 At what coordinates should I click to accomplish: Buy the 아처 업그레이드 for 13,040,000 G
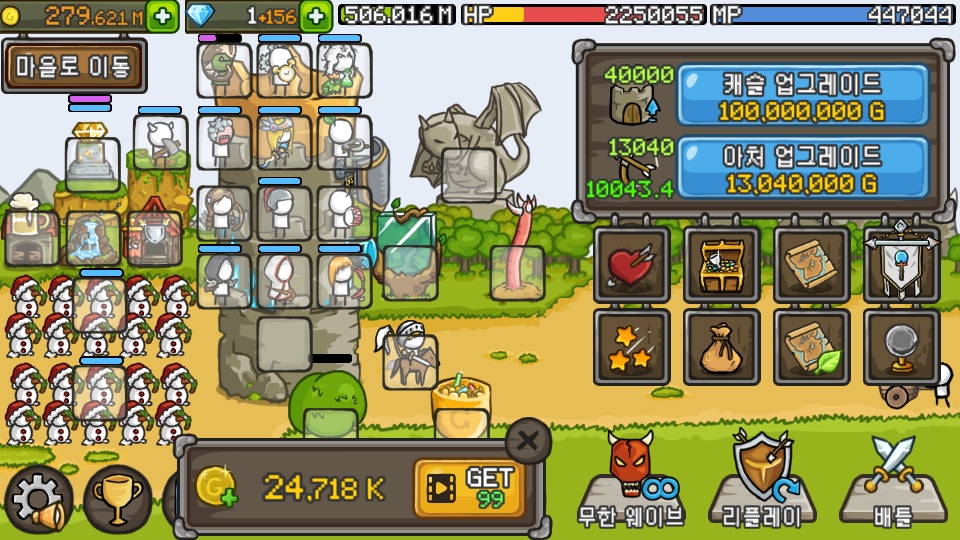pos(802,169)
